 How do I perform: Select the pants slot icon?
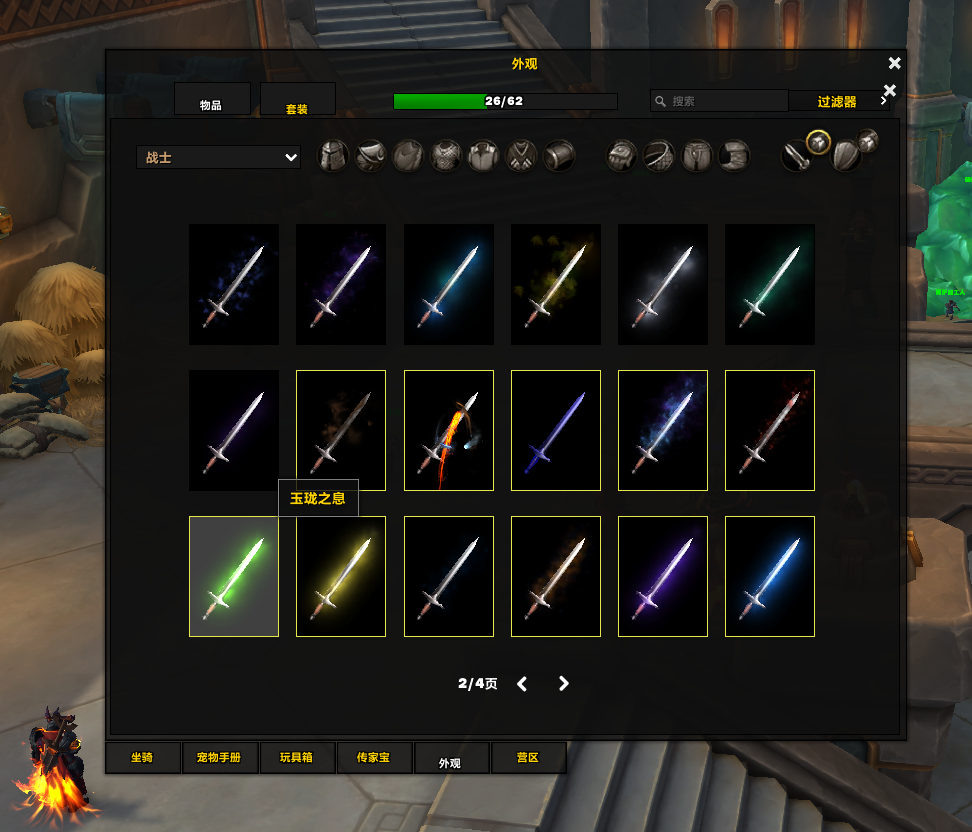point(697,157)
